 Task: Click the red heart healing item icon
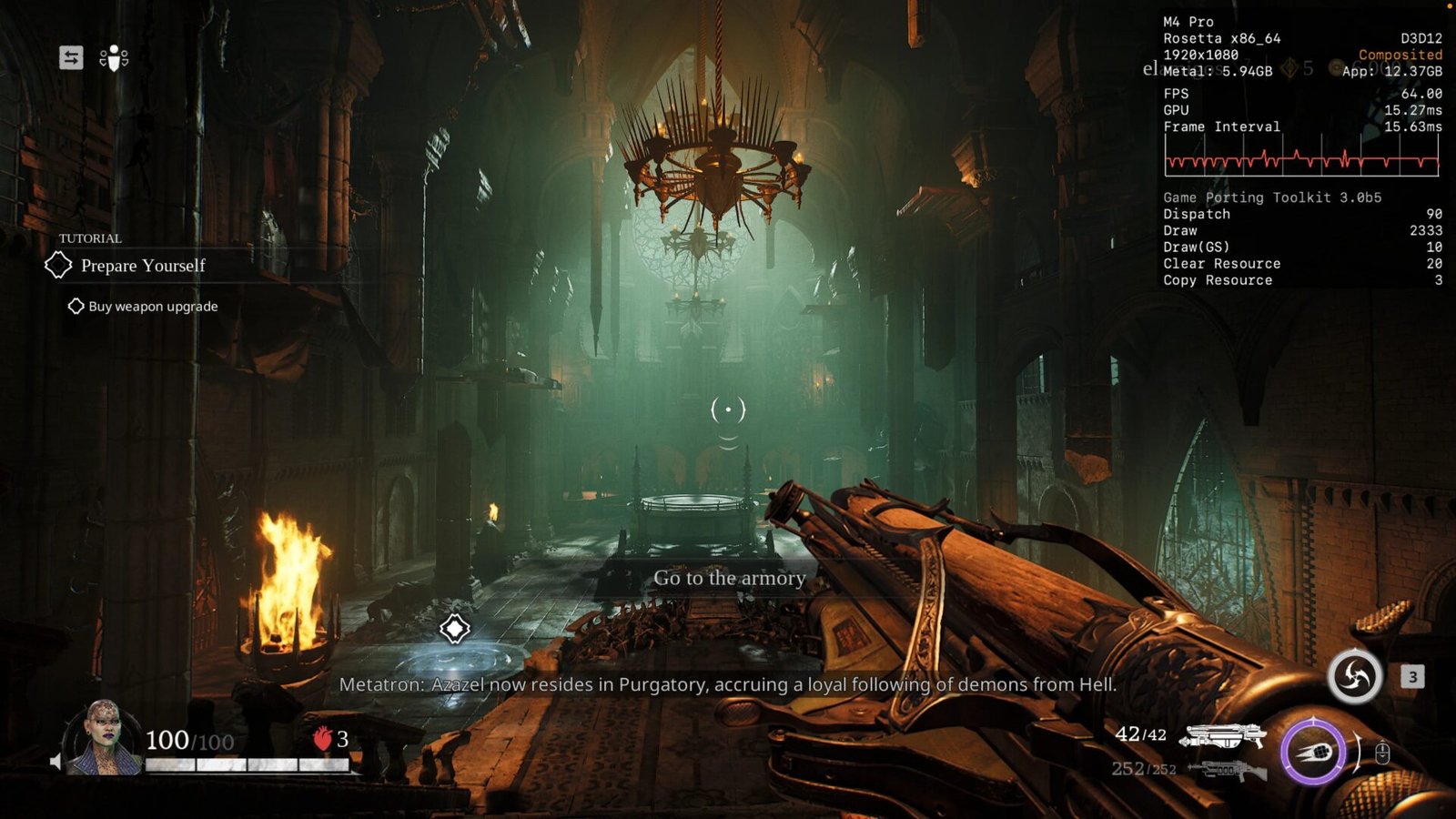point(322,738)
